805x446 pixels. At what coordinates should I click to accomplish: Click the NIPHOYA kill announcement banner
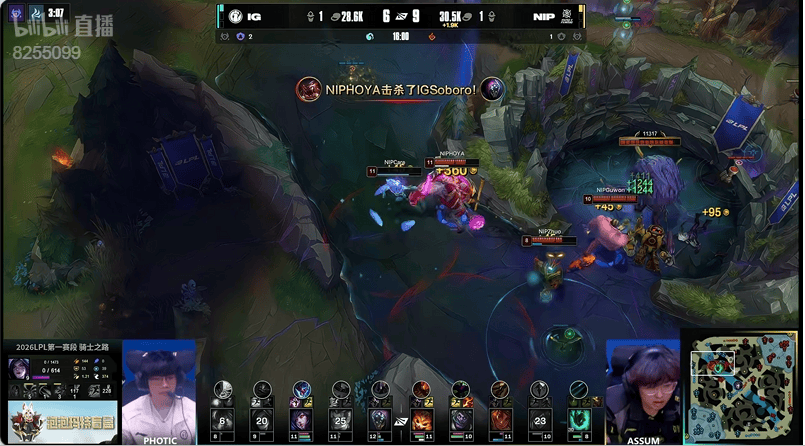tap(400, 89)
